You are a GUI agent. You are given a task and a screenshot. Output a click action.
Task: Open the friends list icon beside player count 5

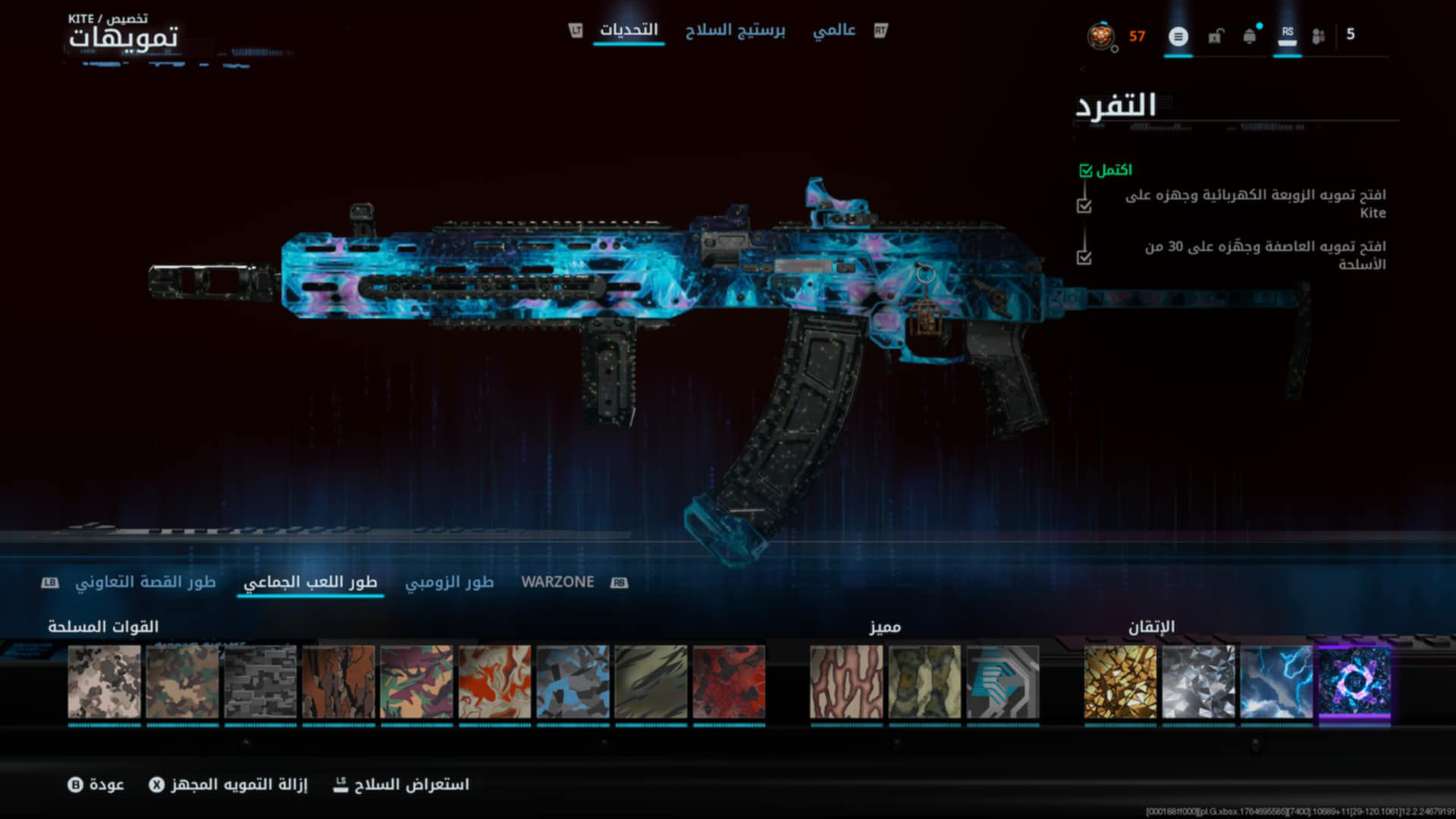pyautogui.click(x=1319, y=36)
